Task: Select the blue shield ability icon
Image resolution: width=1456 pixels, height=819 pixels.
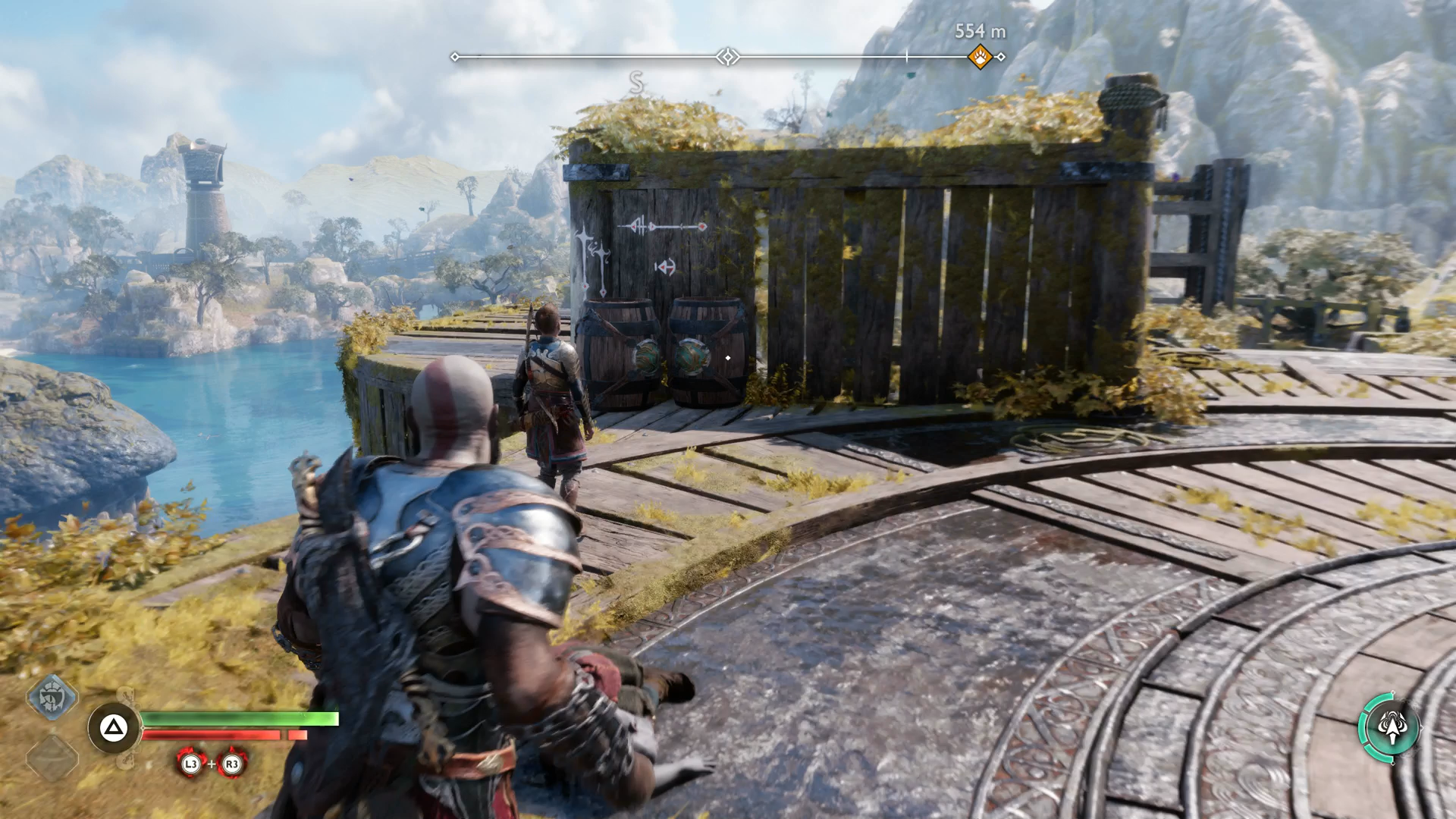Action: (x=52, y=696)
